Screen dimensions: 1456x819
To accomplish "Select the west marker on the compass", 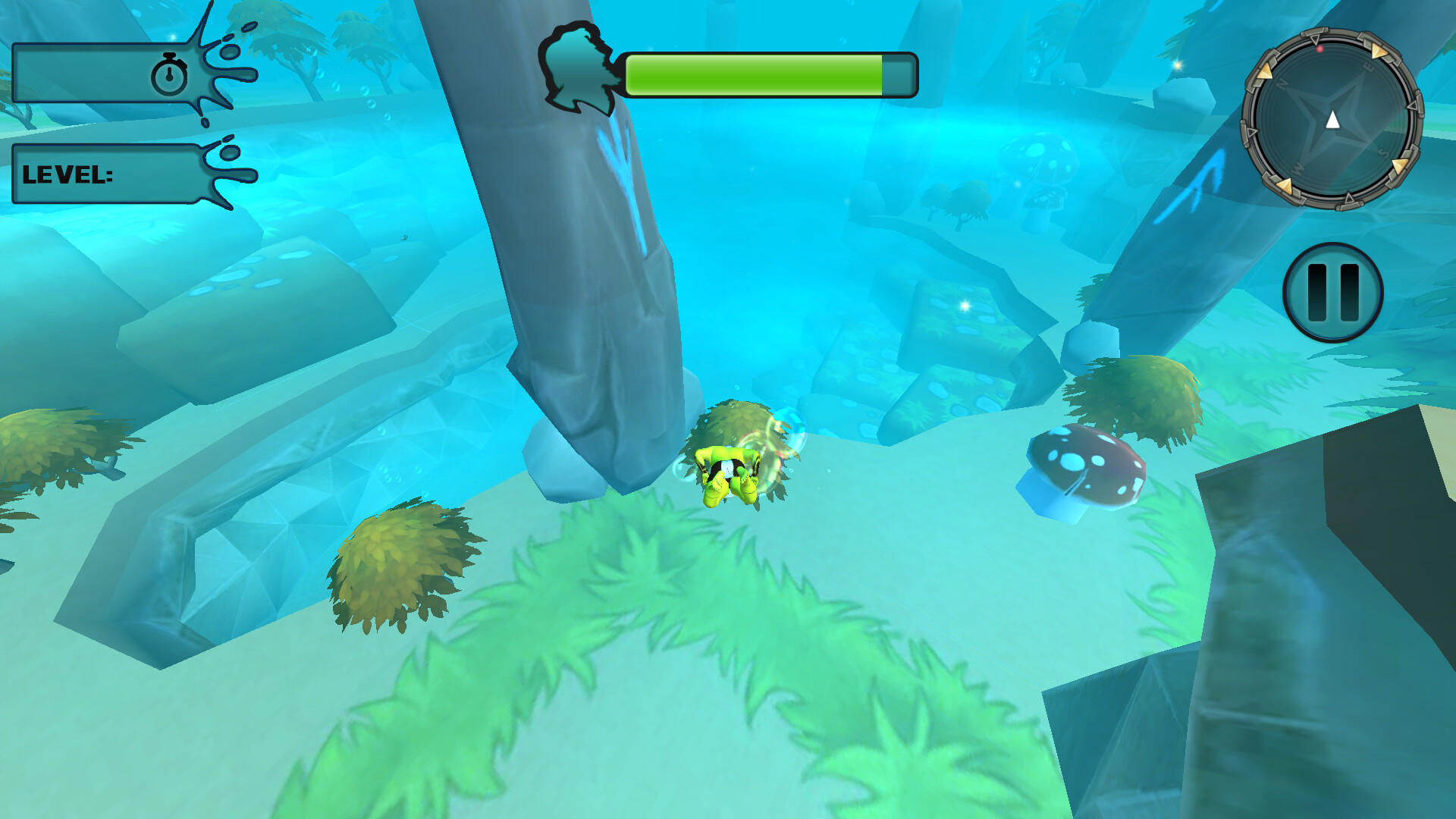I will 1298,168.
